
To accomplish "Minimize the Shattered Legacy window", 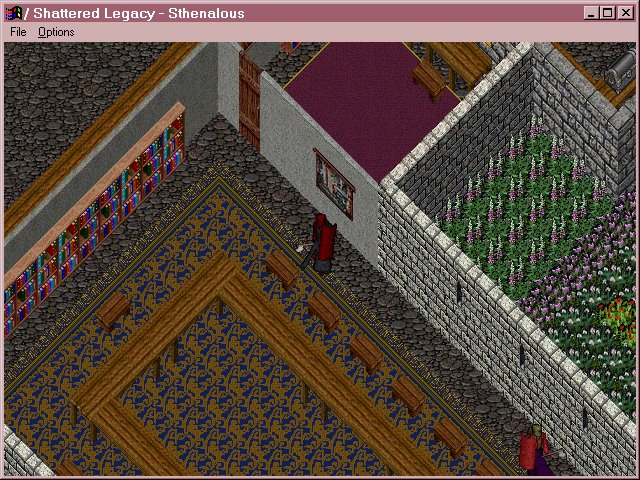I will tap(592, 13).
